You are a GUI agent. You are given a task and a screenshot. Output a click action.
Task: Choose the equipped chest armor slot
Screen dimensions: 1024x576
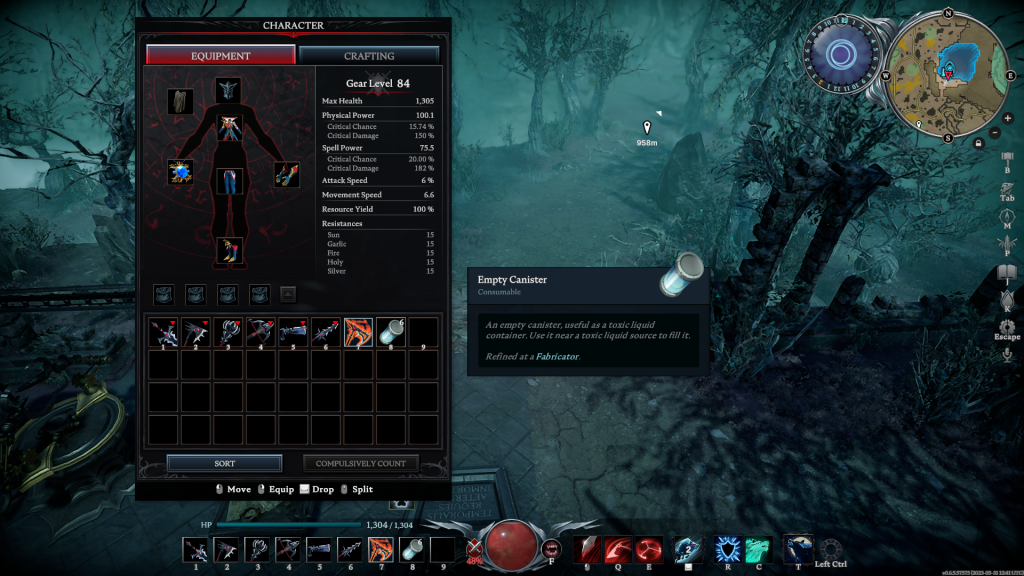(x=230, y=128)
